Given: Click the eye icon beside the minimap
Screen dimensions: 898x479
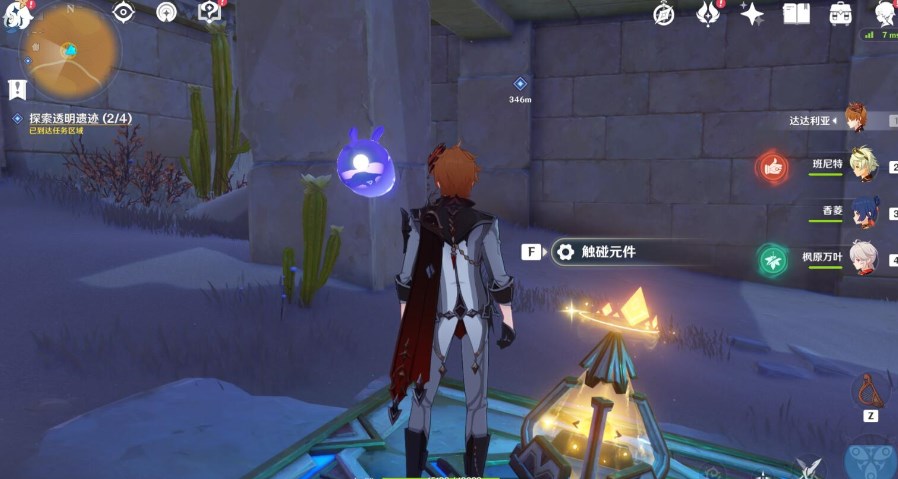Looking at the screenshot, I should pos(124,12).
